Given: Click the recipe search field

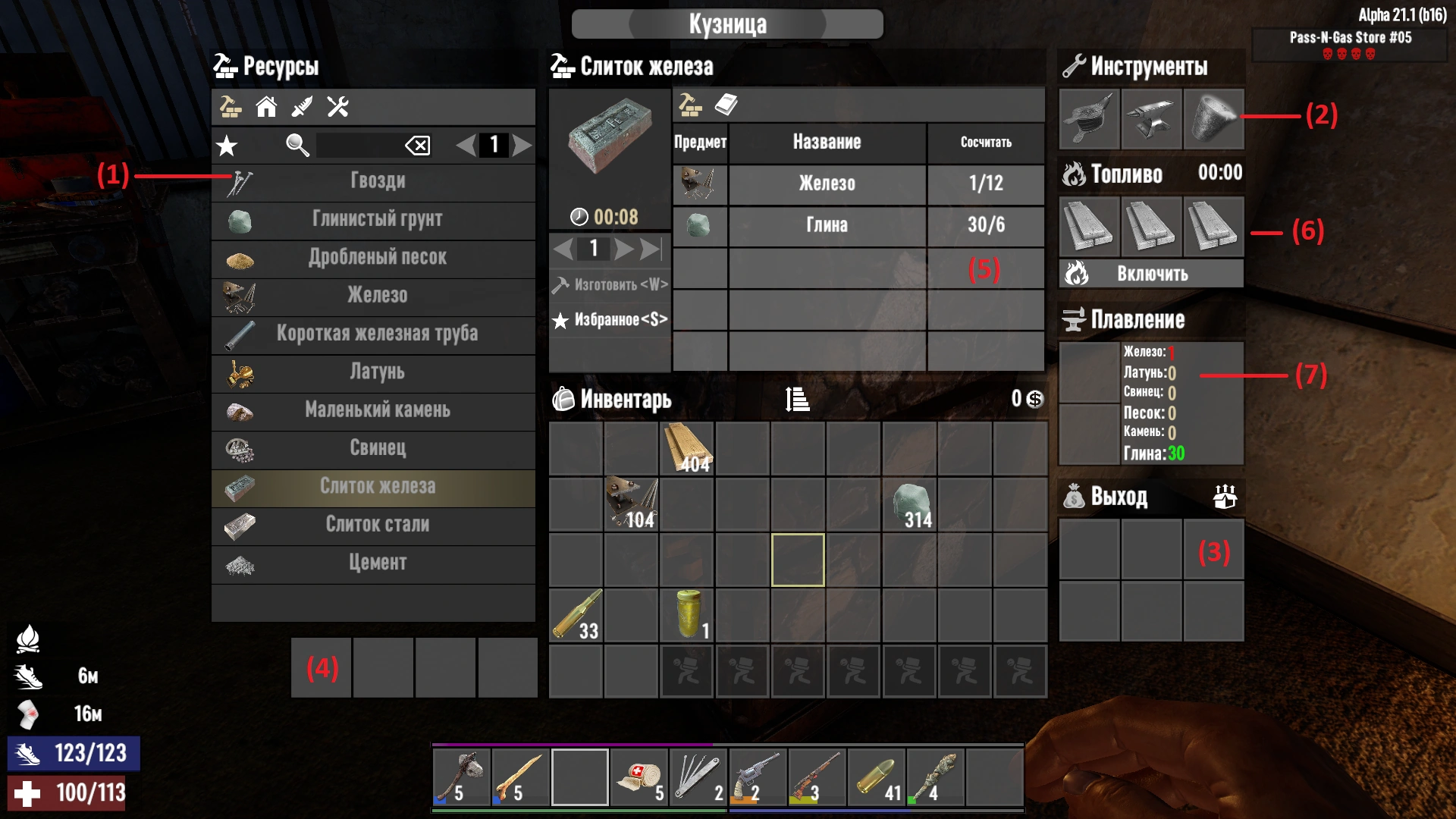Looking at the screenshot, I should coord(358,145).
